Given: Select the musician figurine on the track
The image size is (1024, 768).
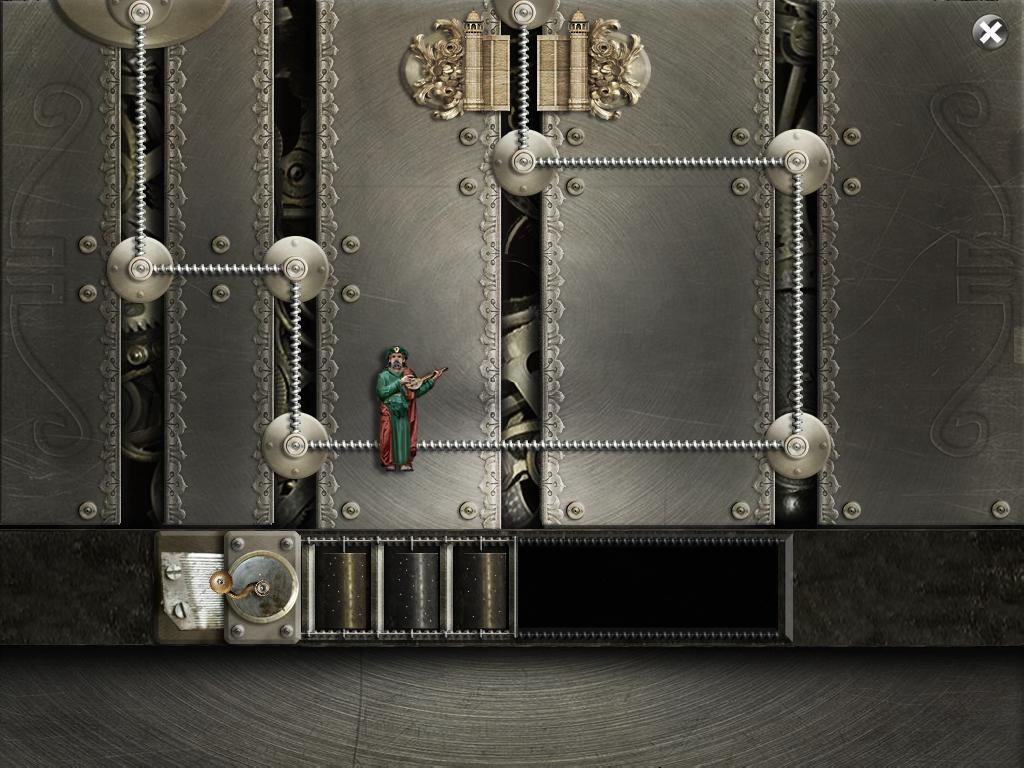Looking at the screenshot, I should pos(402,407).
